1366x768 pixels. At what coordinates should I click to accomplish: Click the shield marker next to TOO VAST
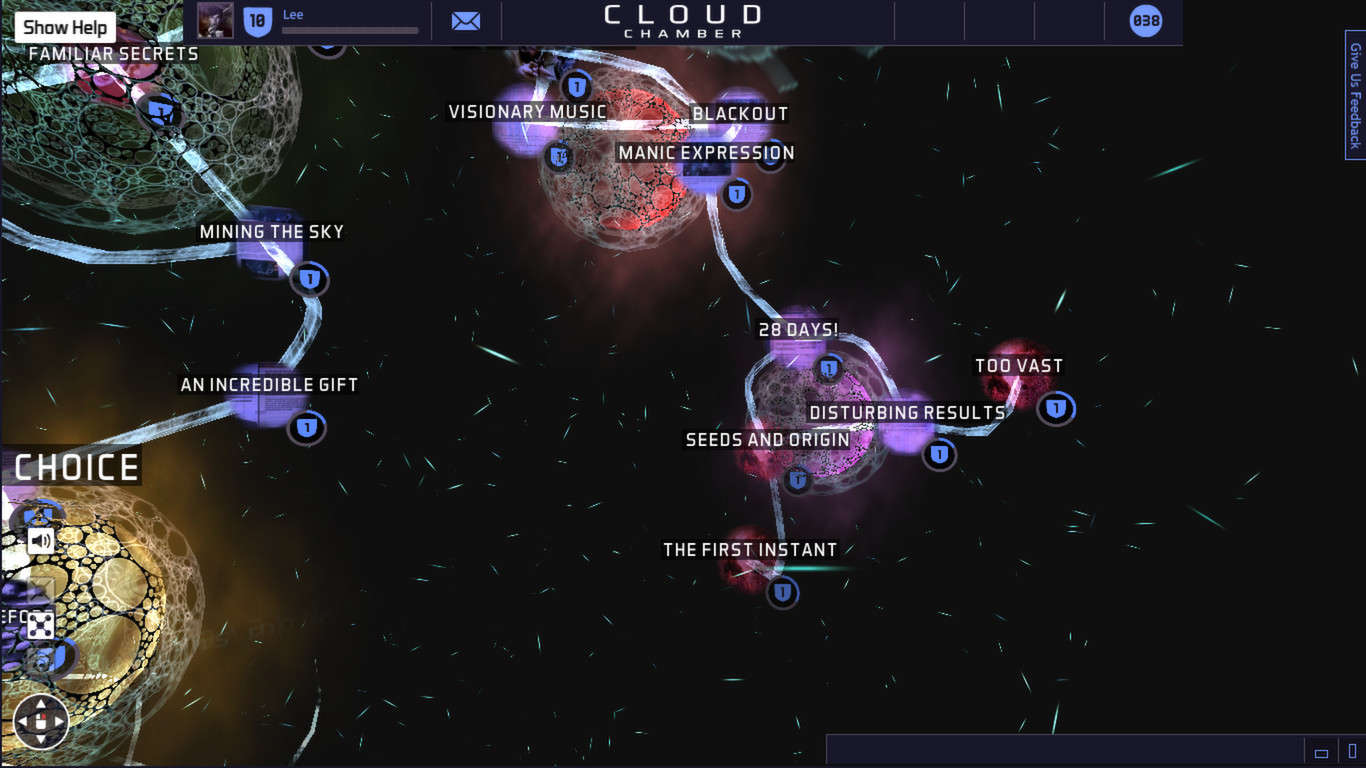(1056, 407)
